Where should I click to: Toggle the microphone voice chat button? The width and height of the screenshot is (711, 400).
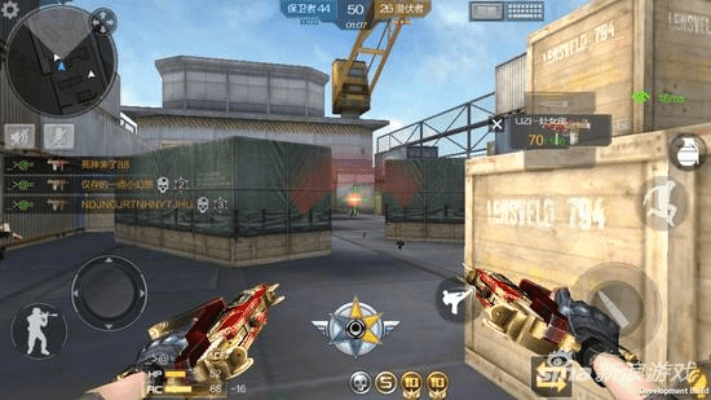tap(61, 135)
